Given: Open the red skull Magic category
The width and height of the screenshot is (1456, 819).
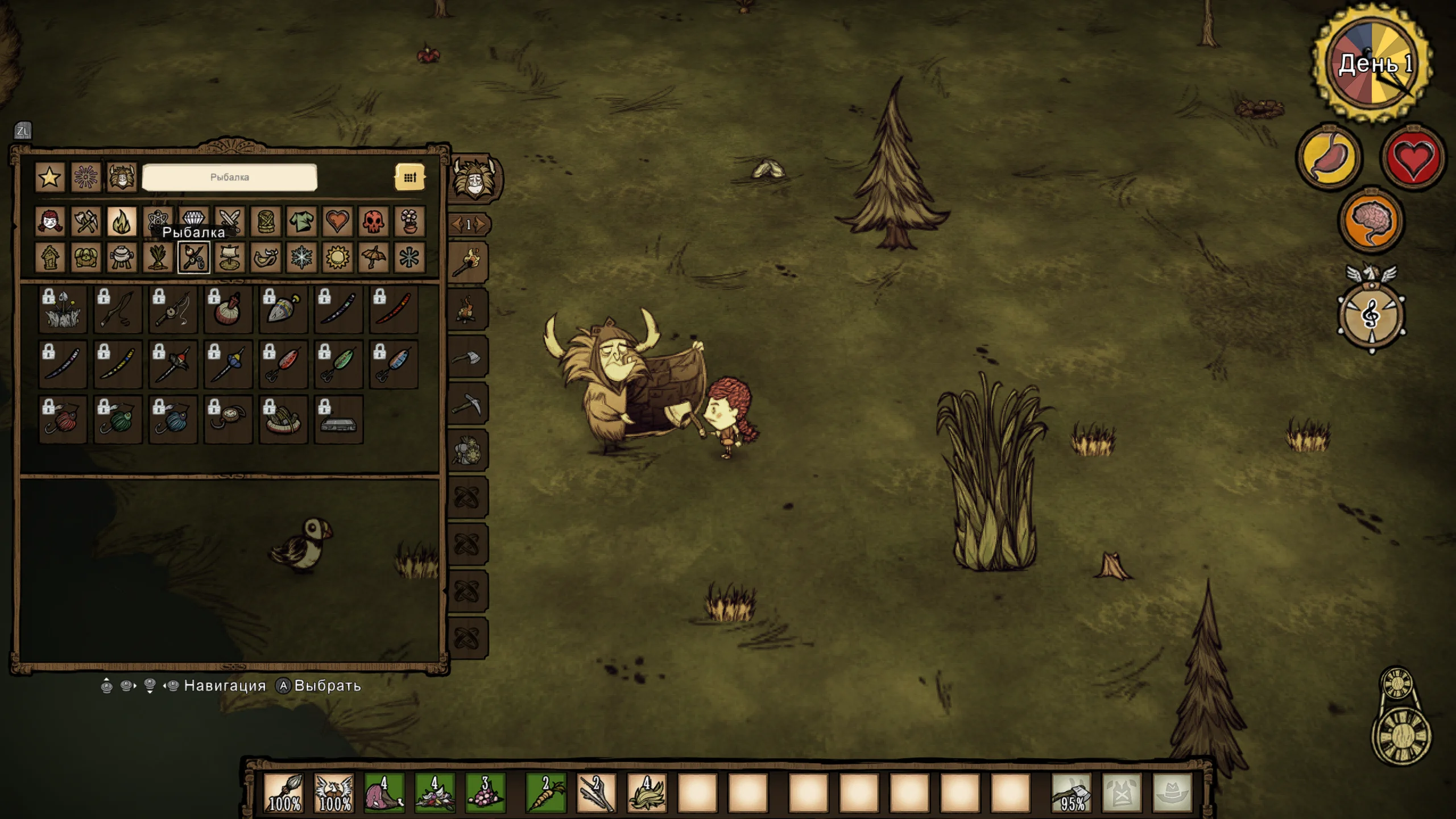Looking at the screenshot, I should coord(373,221).
